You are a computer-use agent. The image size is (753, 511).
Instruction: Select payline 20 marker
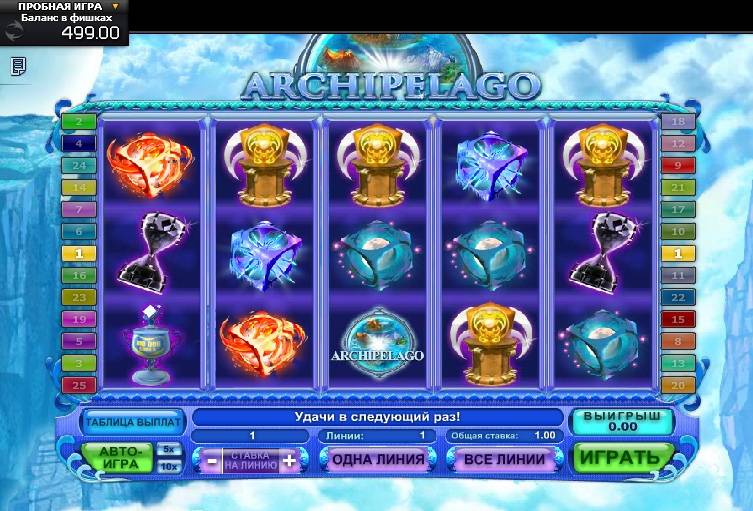click(x=677, y=385)
